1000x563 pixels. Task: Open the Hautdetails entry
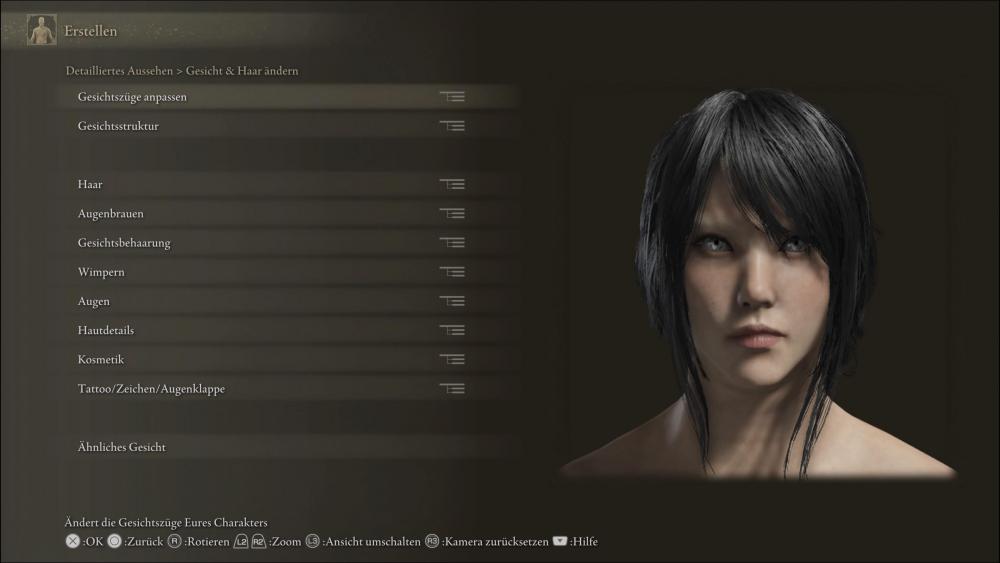[106, 330]
